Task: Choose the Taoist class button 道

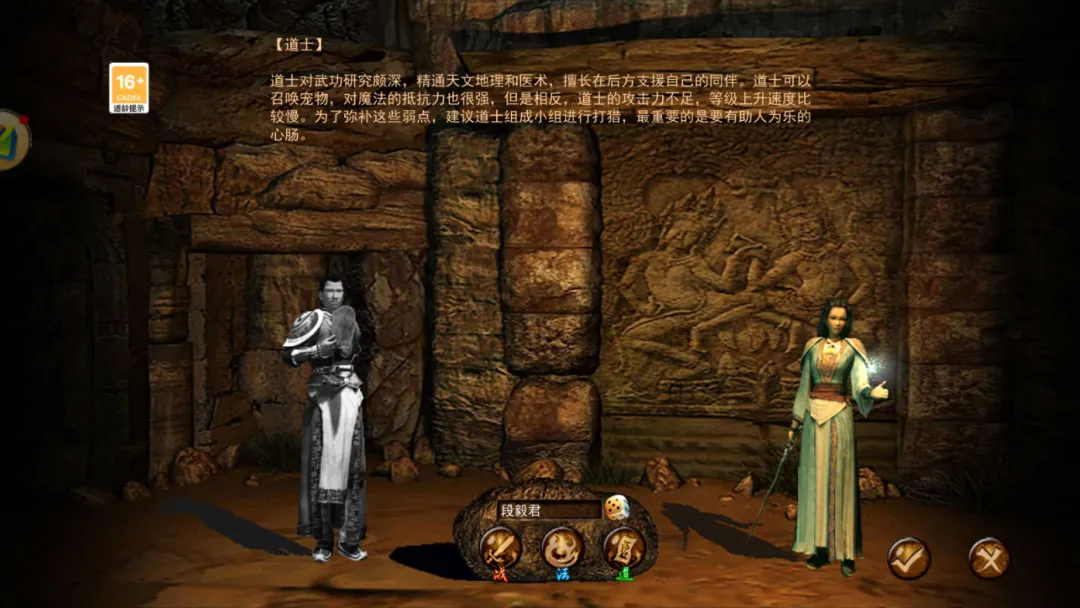Action: tap(623, 549)
